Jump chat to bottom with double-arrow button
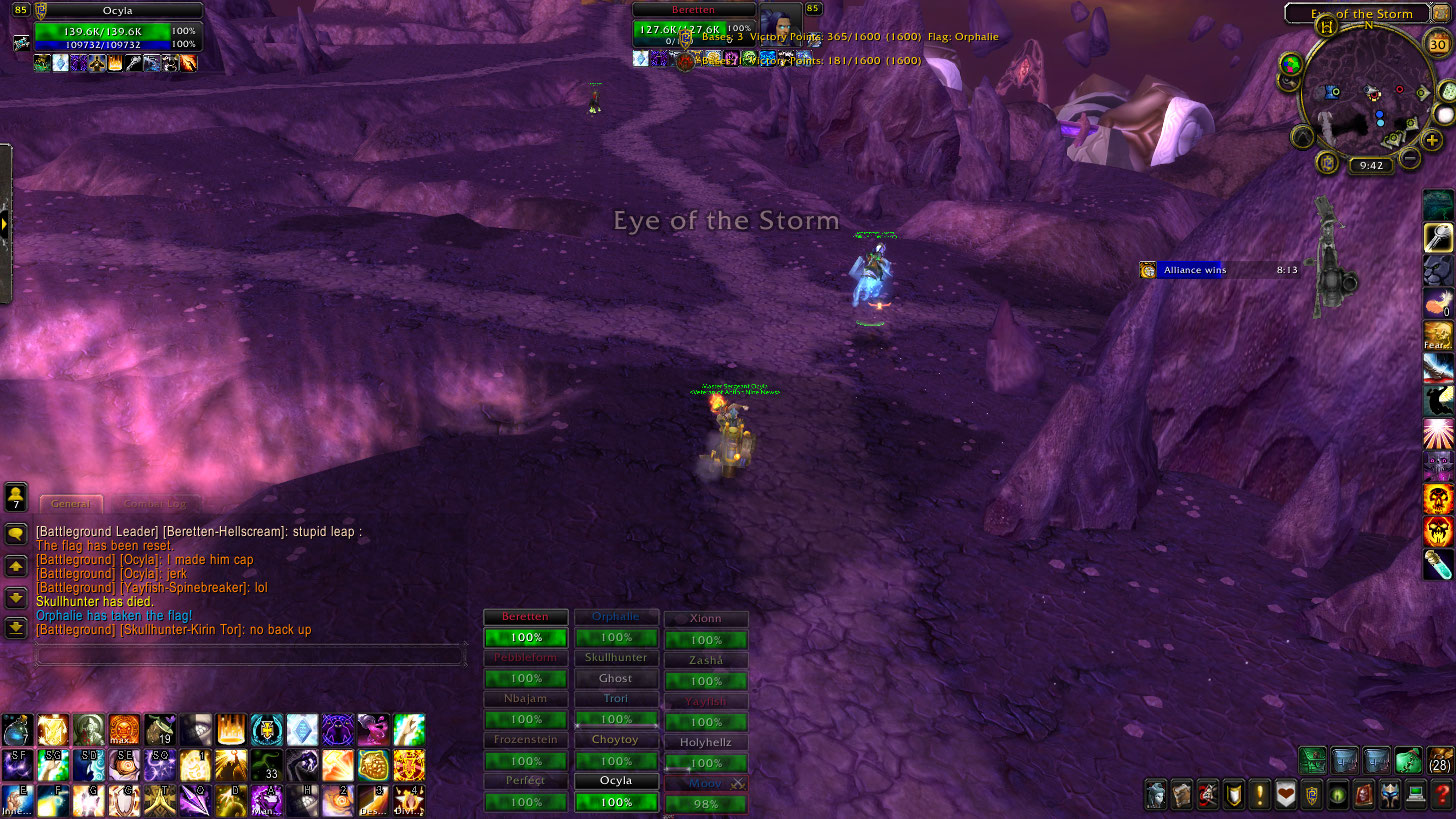This screenshot has width=1456, height=819. coord(16,628)
